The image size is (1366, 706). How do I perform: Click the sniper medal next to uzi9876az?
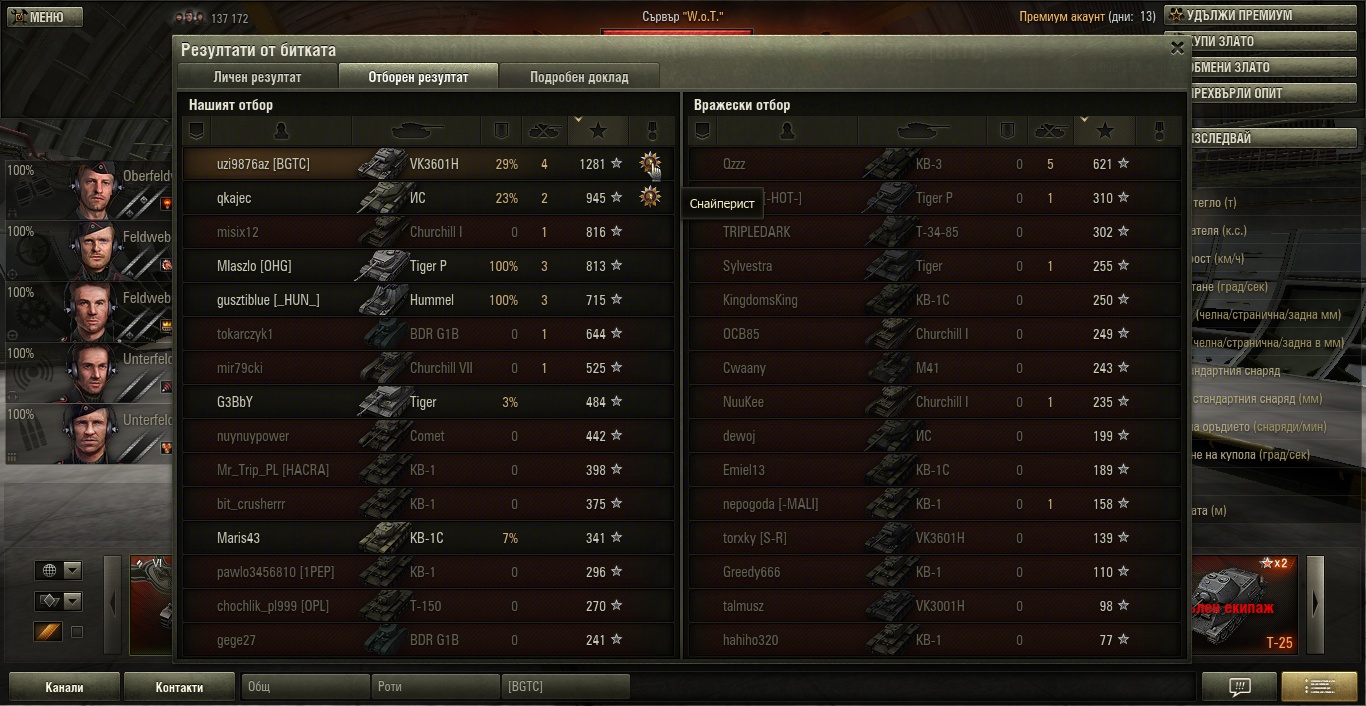point(650,163)
